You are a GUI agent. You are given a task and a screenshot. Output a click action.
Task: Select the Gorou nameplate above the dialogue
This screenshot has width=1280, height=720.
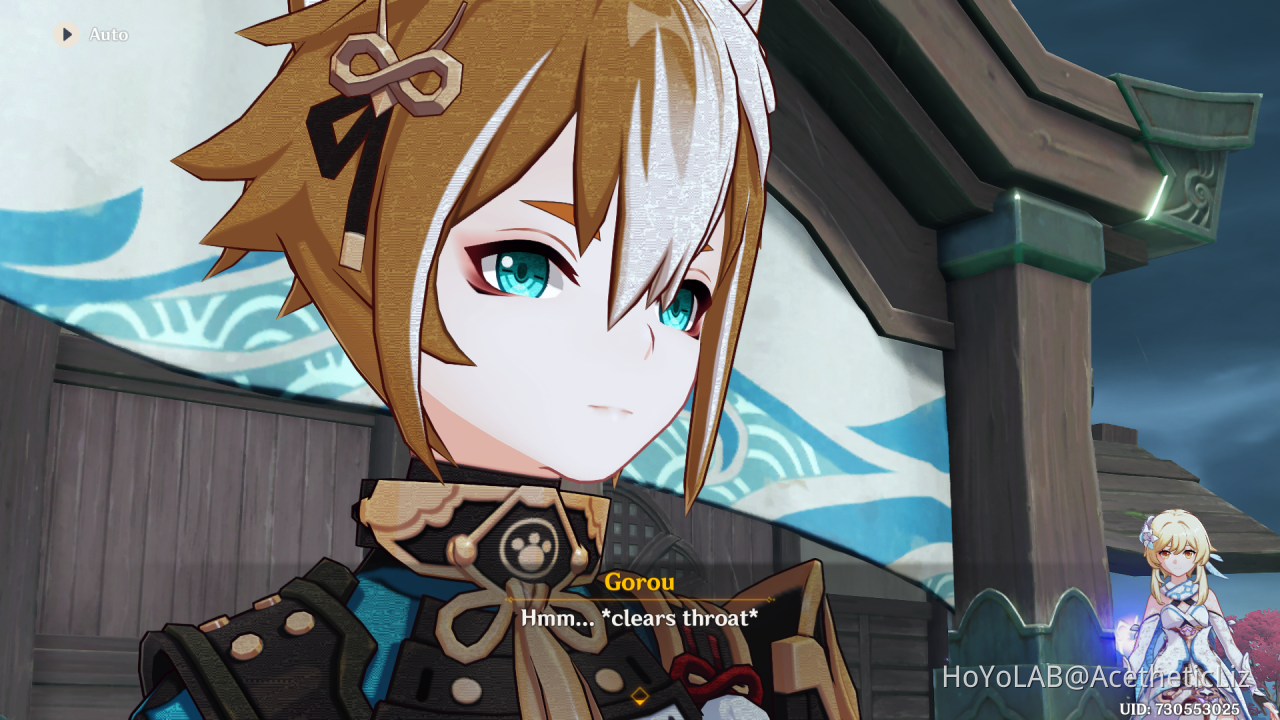click(x=639, y=582)
